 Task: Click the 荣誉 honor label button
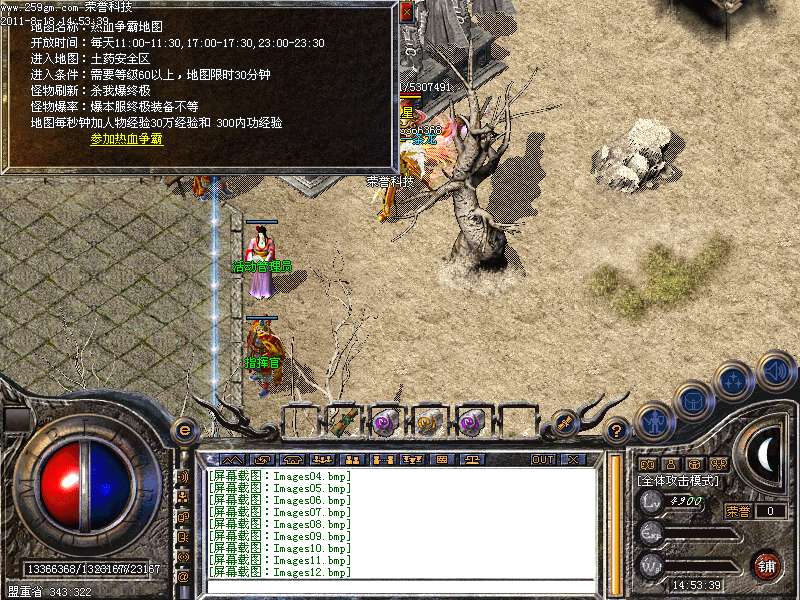click(738, 511)
